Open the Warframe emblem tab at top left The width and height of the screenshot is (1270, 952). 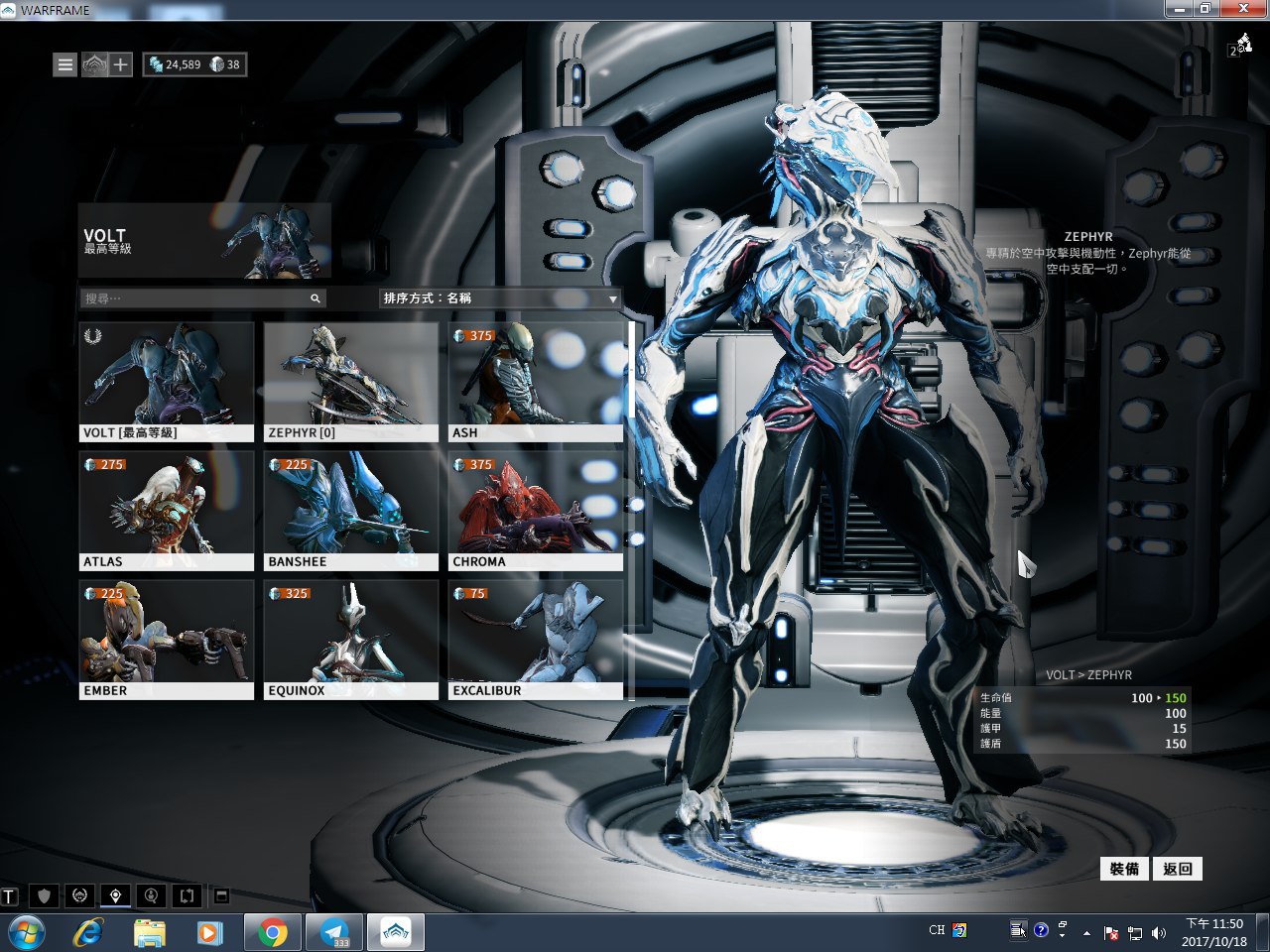tap(93, 64)
